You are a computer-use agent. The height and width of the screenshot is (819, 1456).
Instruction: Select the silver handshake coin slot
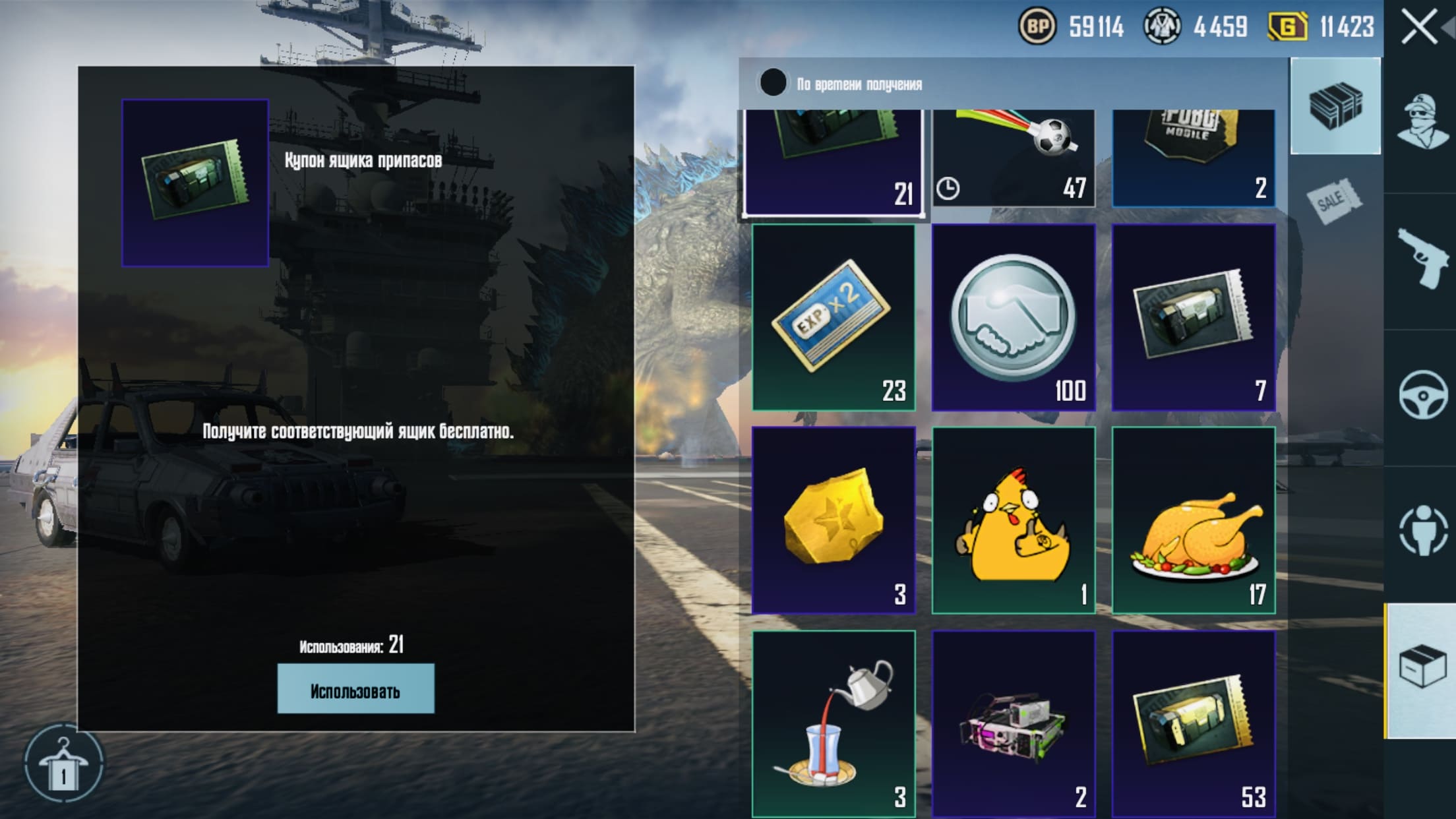1014,317
